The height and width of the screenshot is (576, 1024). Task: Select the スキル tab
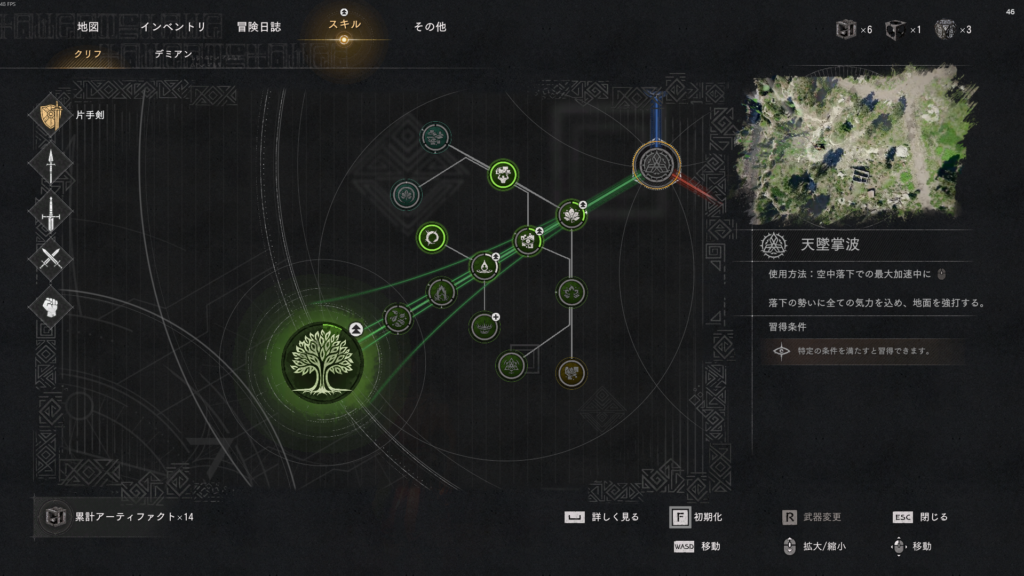point(344,24)
